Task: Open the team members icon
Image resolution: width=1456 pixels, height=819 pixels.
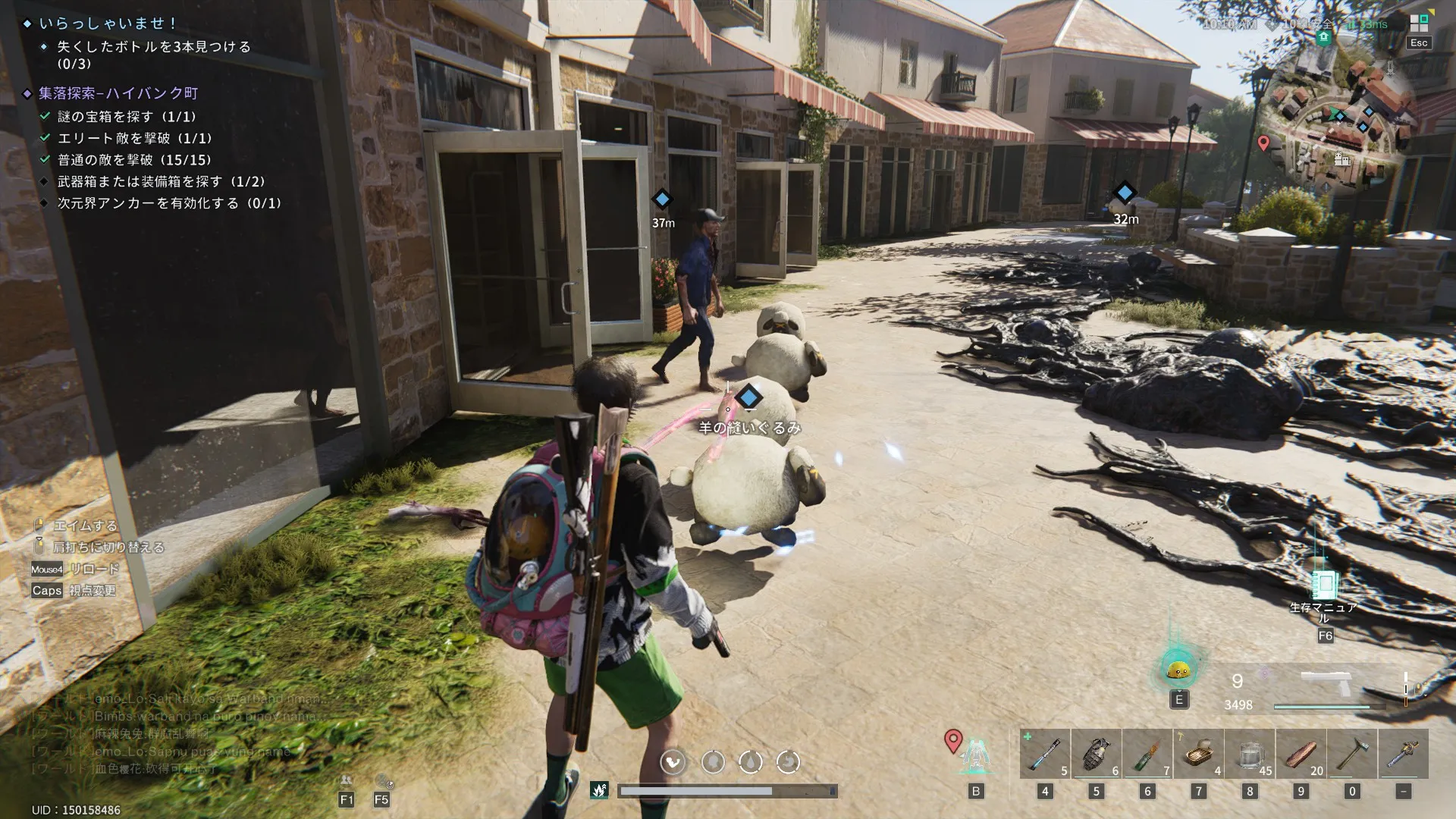Action: point(347,781)
